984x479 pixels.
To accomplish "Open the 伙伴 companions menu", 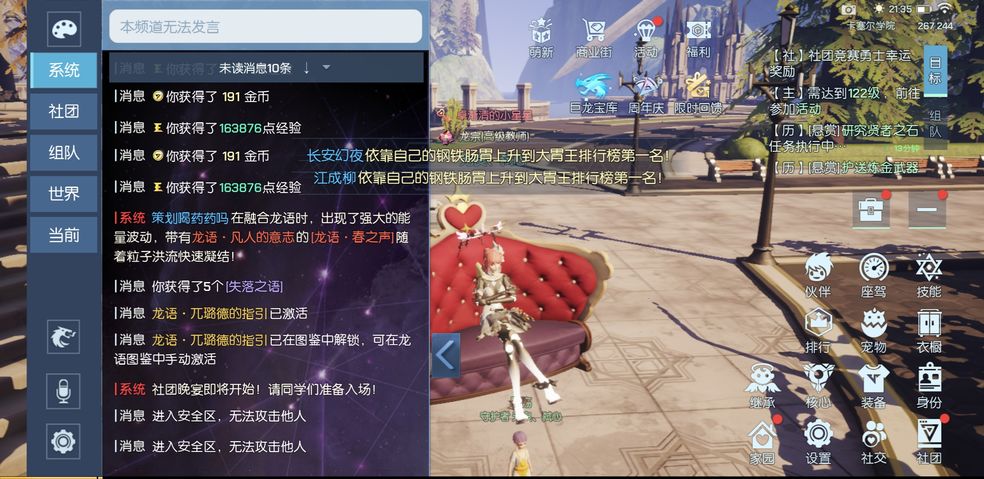I will pos(818,272).
